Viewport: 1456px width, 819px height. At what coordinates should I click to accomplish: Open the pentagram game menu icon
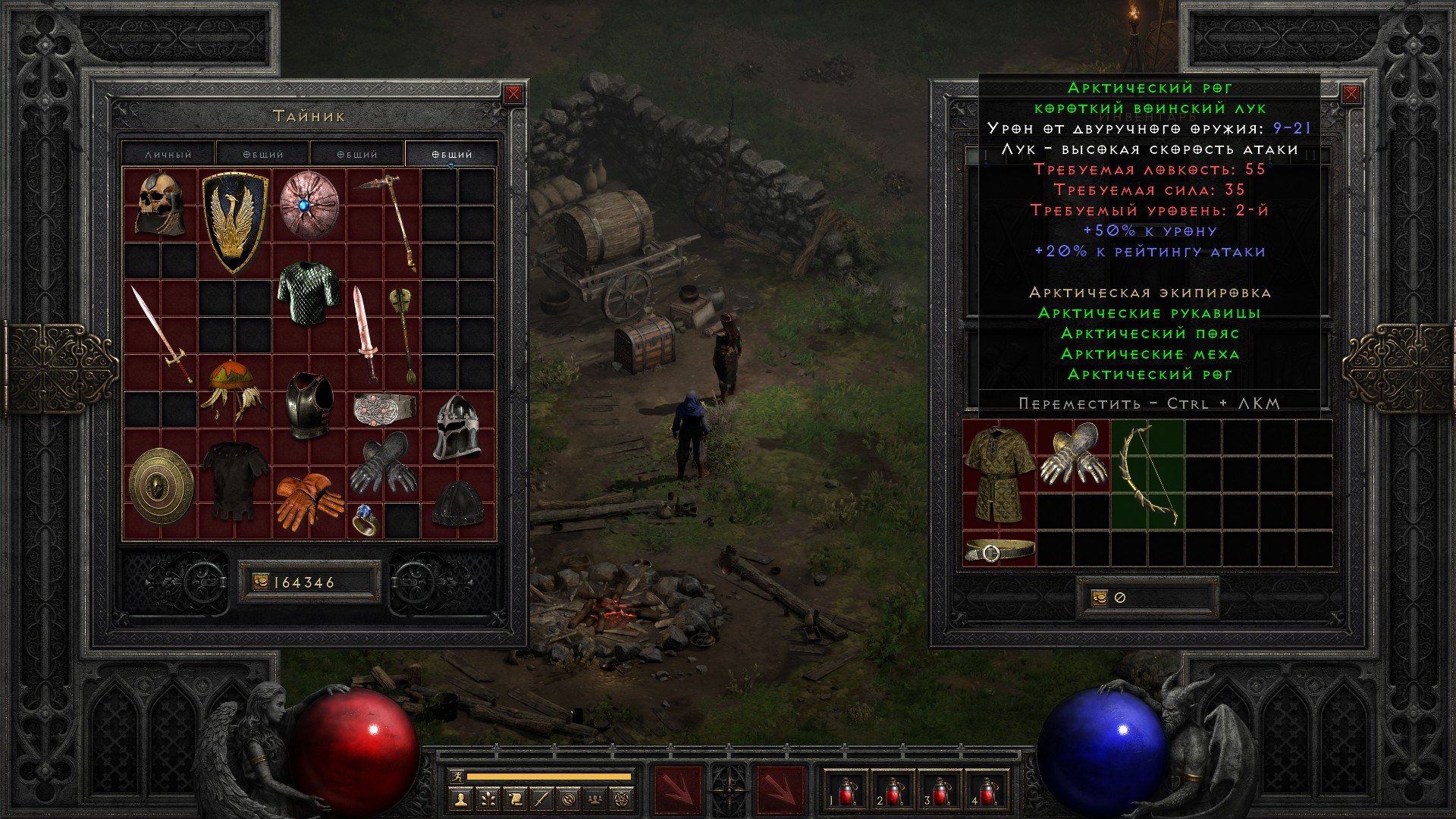624,799
